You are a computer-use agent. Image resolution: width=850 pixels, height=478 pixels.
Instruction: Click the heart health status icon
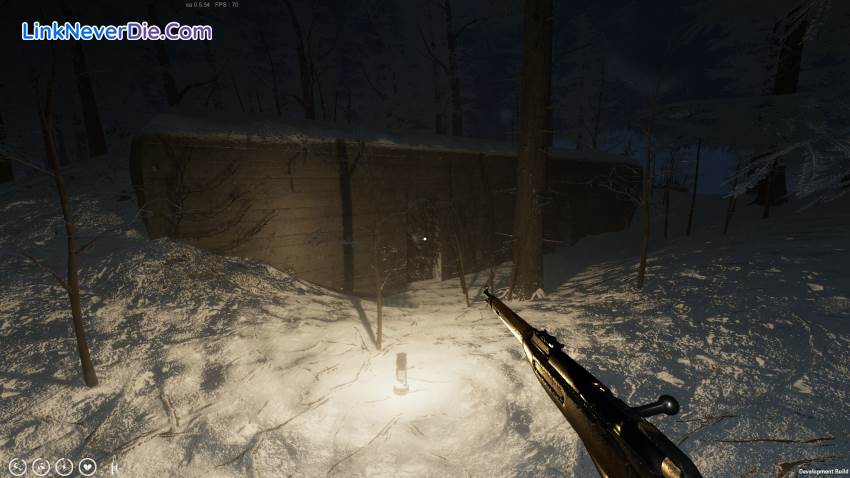click(88, 466)
